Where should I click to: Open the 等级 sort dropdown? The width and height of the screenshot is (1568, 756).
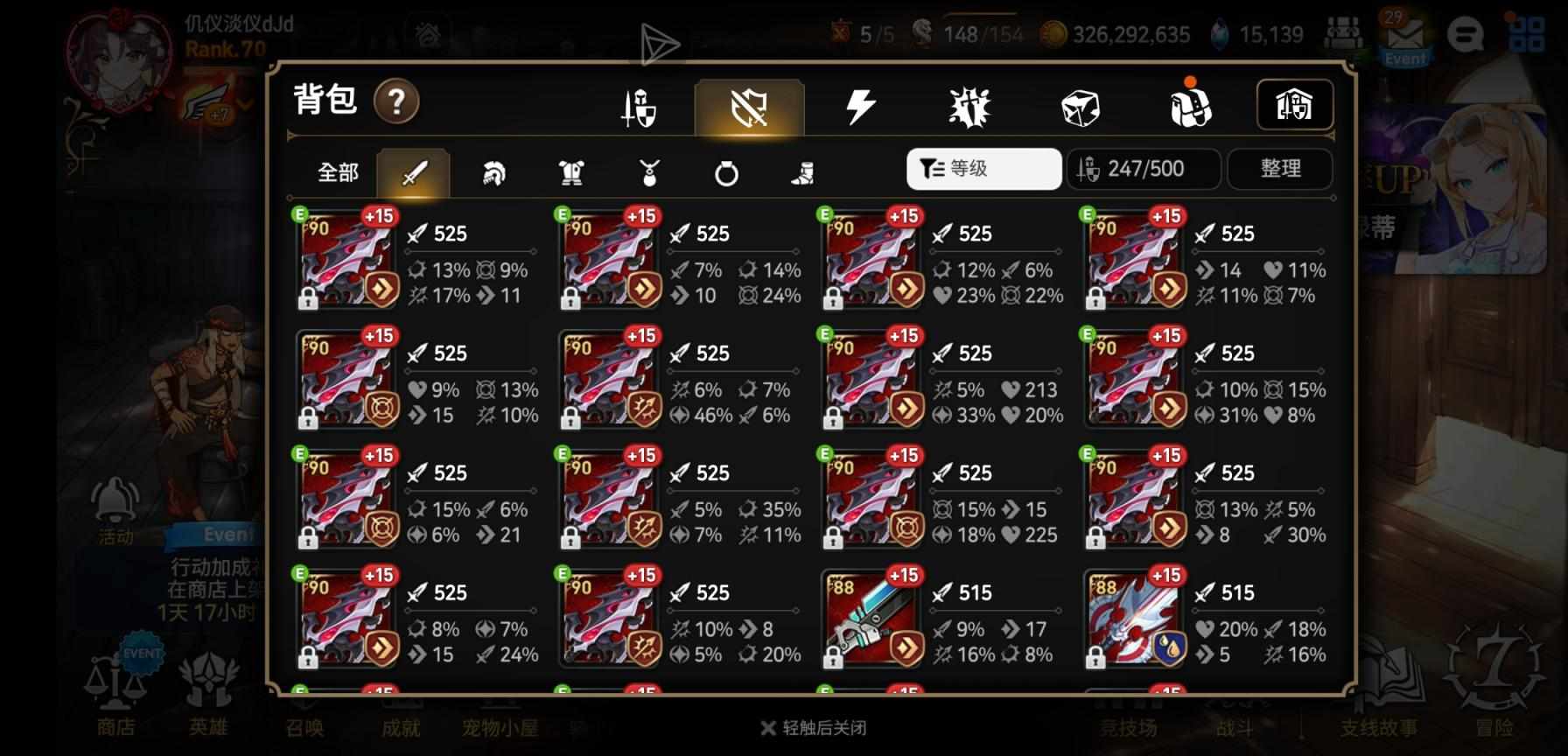click(x=983, y=169)
